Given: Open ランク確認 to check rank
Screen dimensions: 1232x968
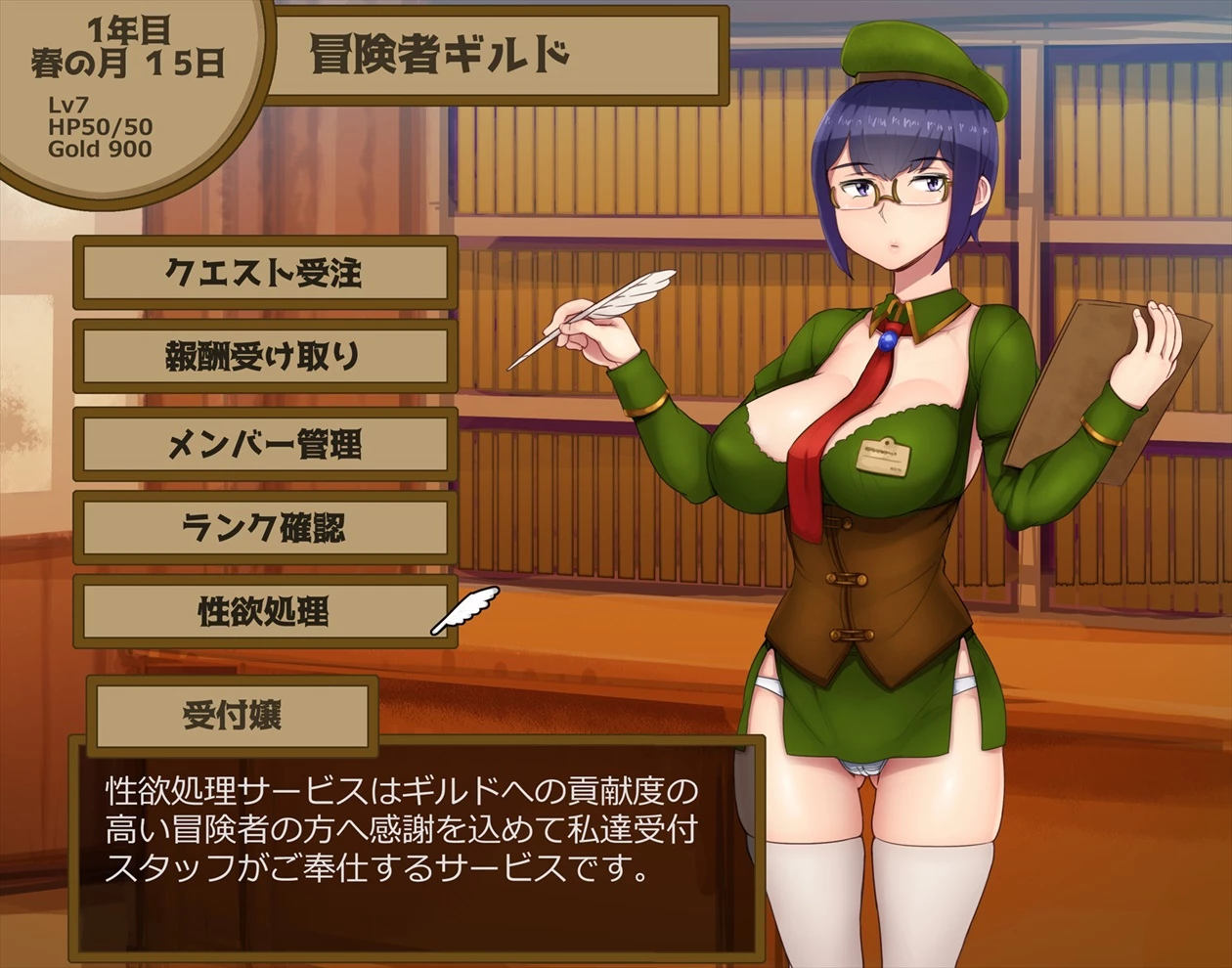Looking at the screenshot, I should coord(264,528).
